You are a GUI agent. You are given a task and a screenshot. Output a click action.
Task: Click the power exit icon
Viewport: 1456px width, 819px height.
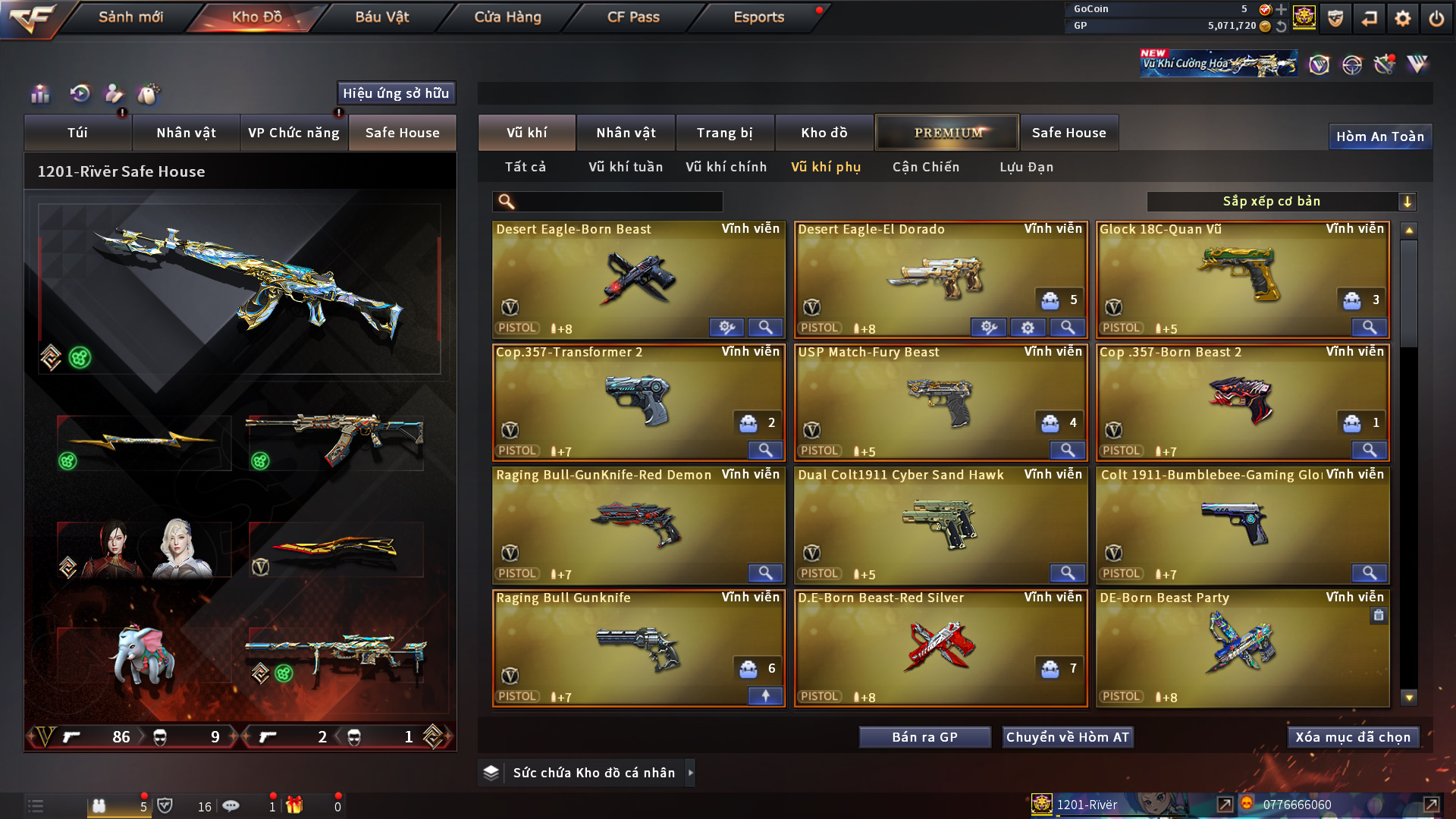click(x=1436, y=18)
